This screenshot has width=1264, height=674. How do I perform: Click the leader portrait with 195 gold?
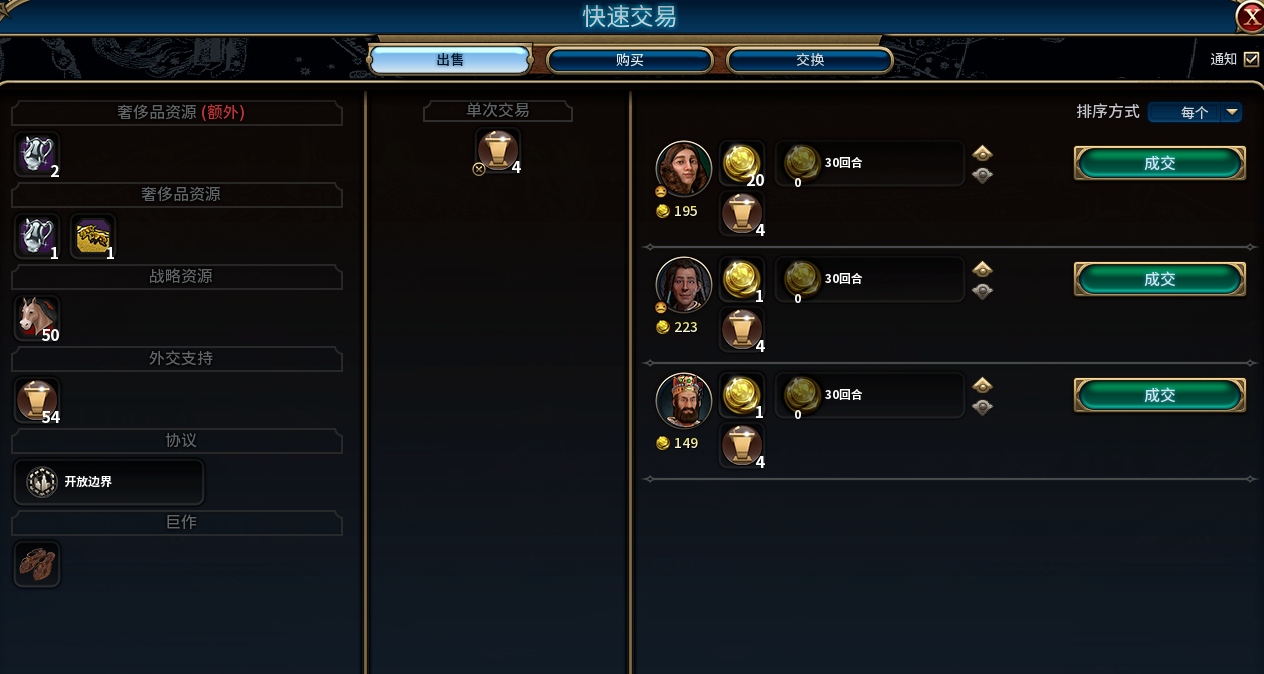(x=684, y=168)
